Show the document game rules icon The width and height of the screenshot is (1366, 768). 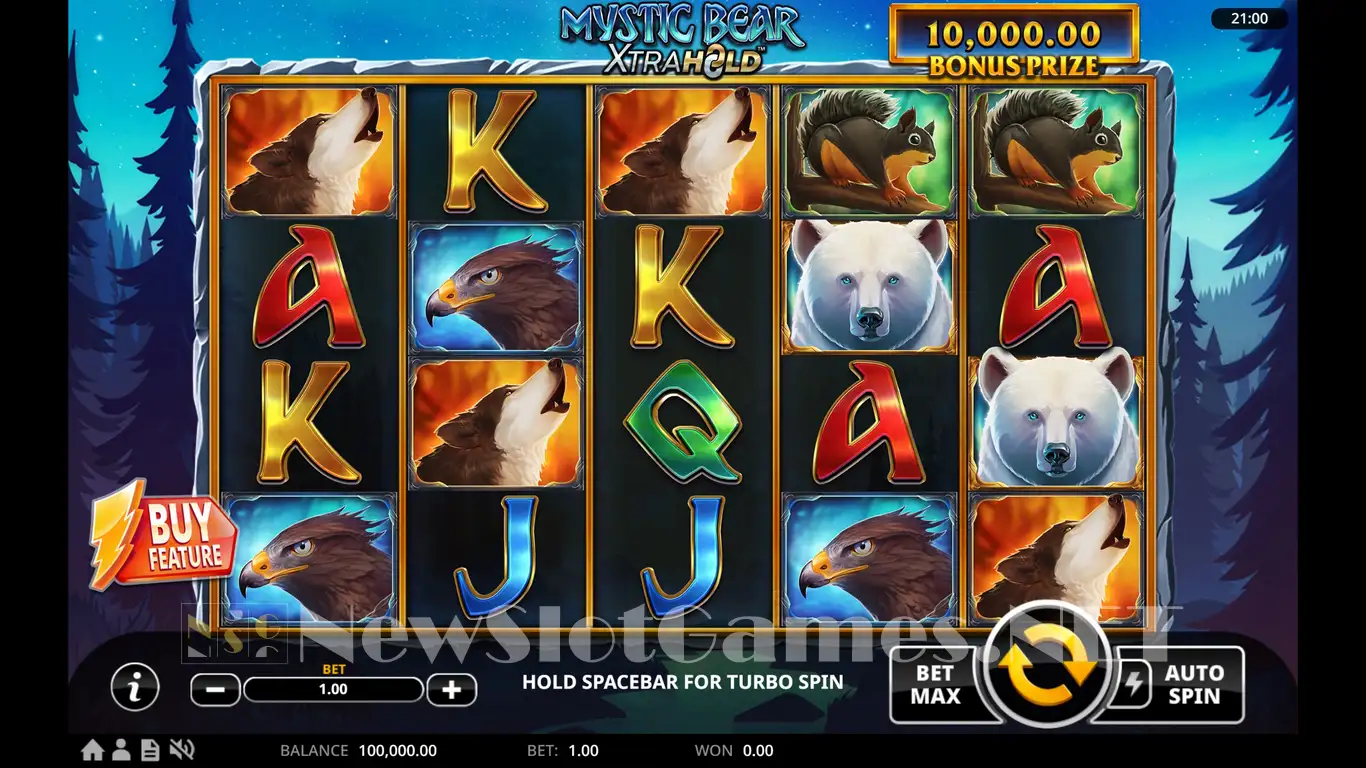pos(150,750)
